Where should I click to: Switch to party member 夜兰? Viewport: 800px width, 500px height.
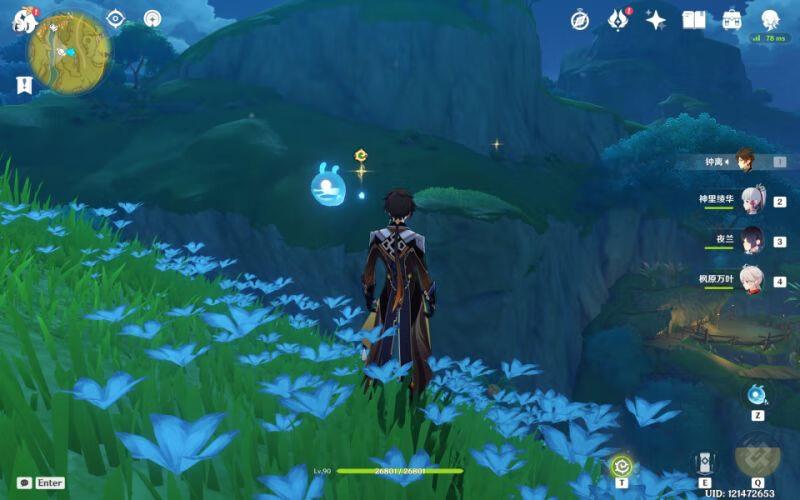point(752,240)
